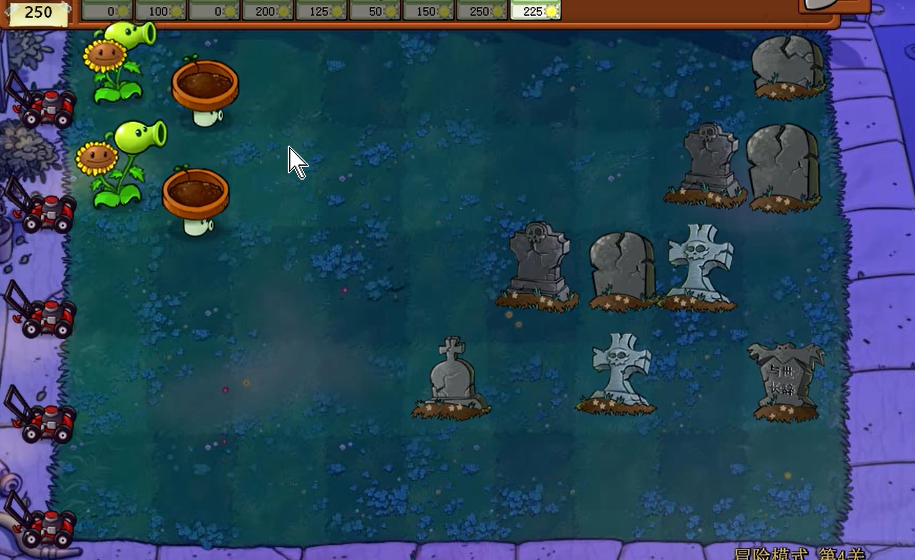Pick the 250-sun seed packet

click(x=482, y=10)
